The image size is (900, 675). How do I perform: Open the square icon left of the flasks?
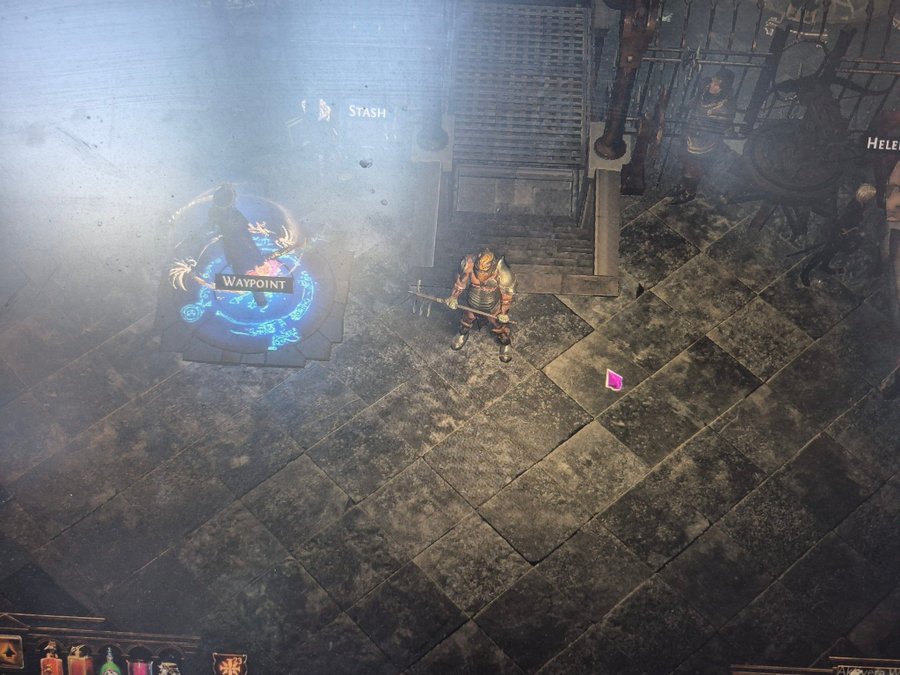coord(10,653)
